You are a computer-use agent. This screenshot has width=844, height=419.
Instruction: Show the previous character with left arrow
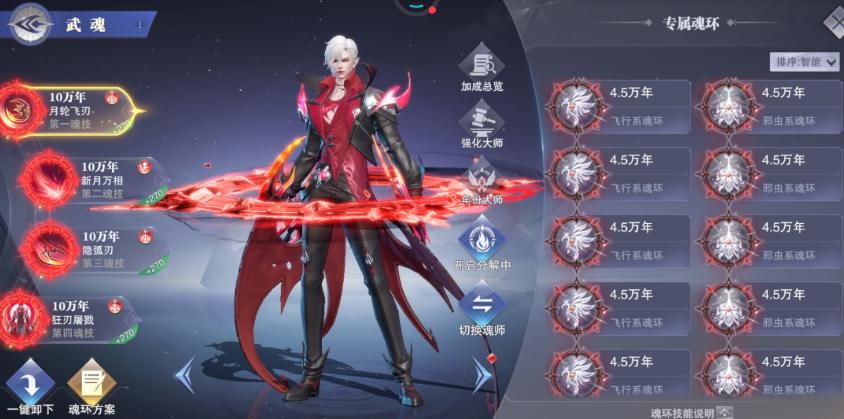185,375
